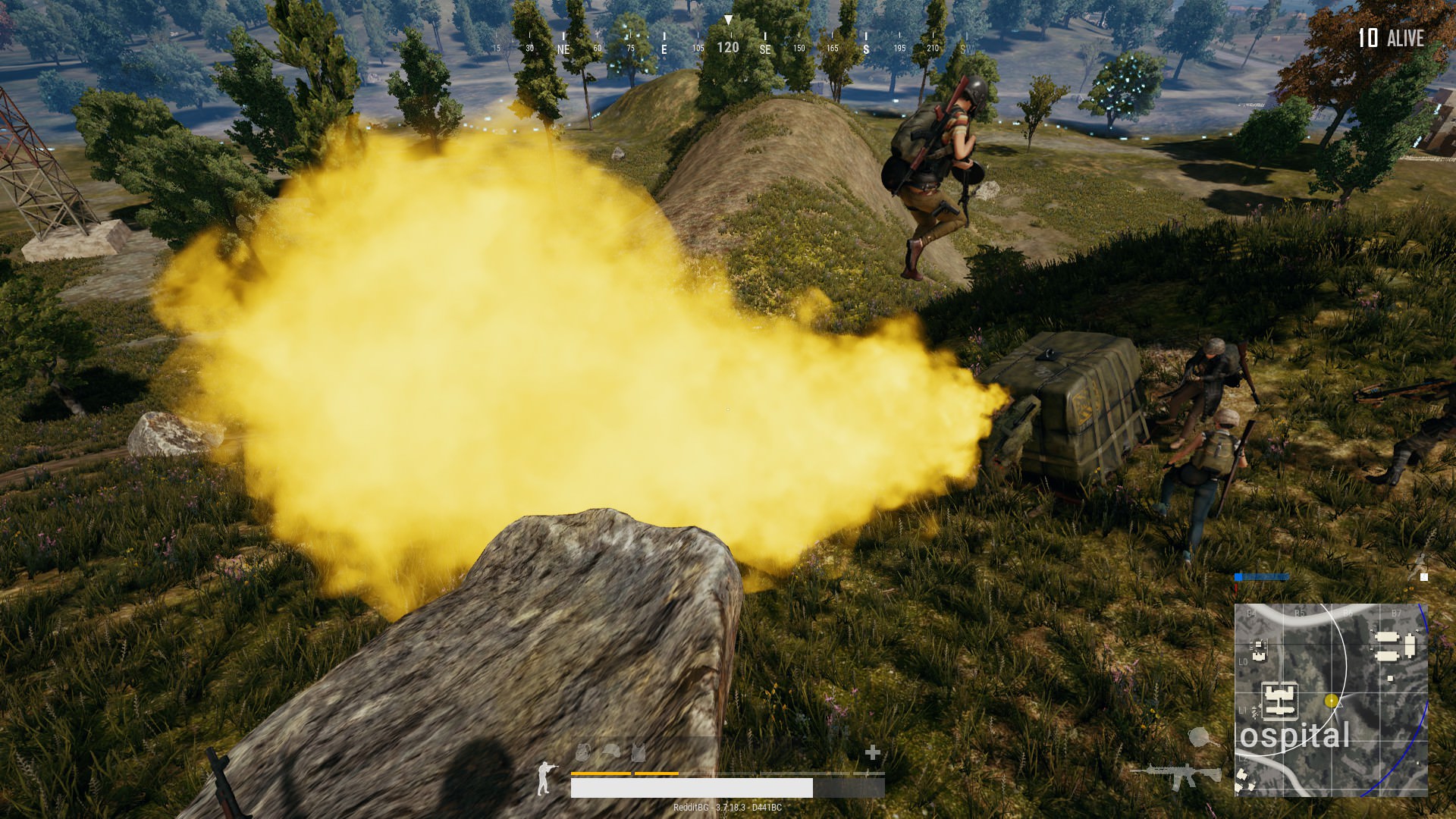This screenshot has height=819, width=1456.
Task: Click the blue teammate health bar
Action: tap(1263, 578)
